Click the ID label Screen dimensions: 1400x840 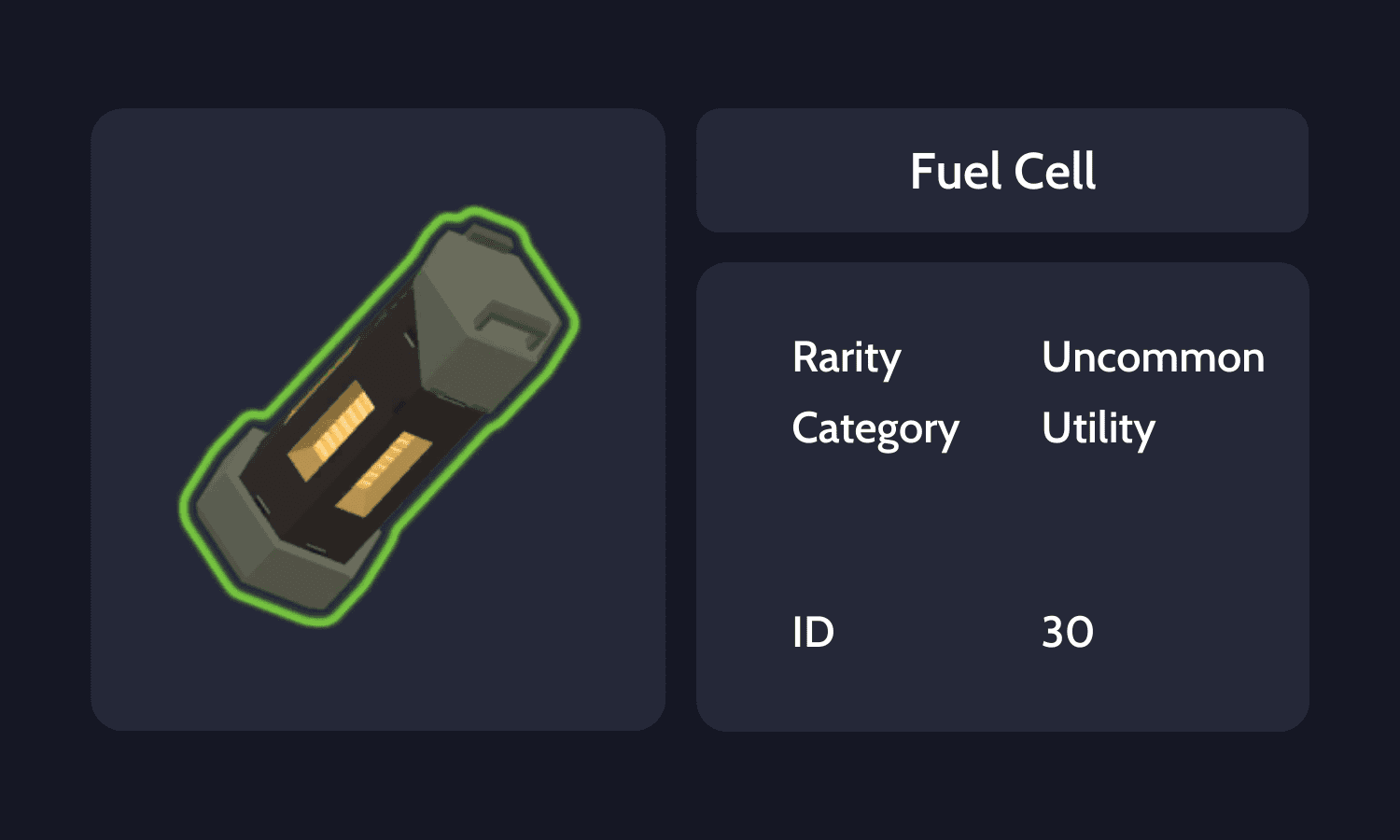814,632
